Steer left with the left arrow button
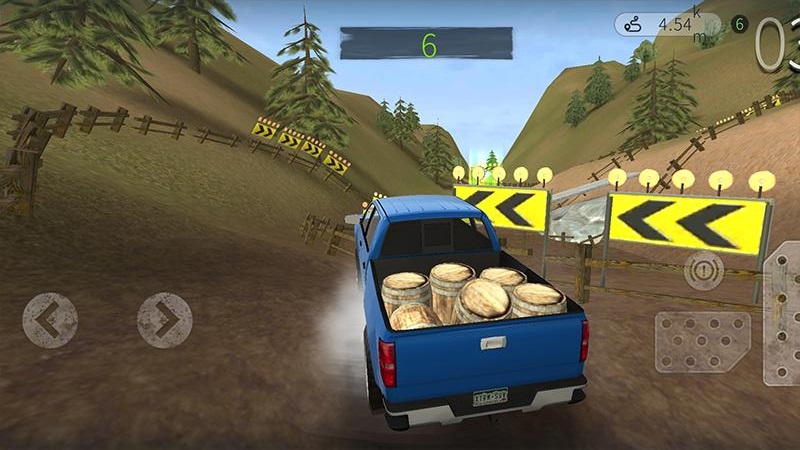Screen dimensions: 800x450 [50, 320]
